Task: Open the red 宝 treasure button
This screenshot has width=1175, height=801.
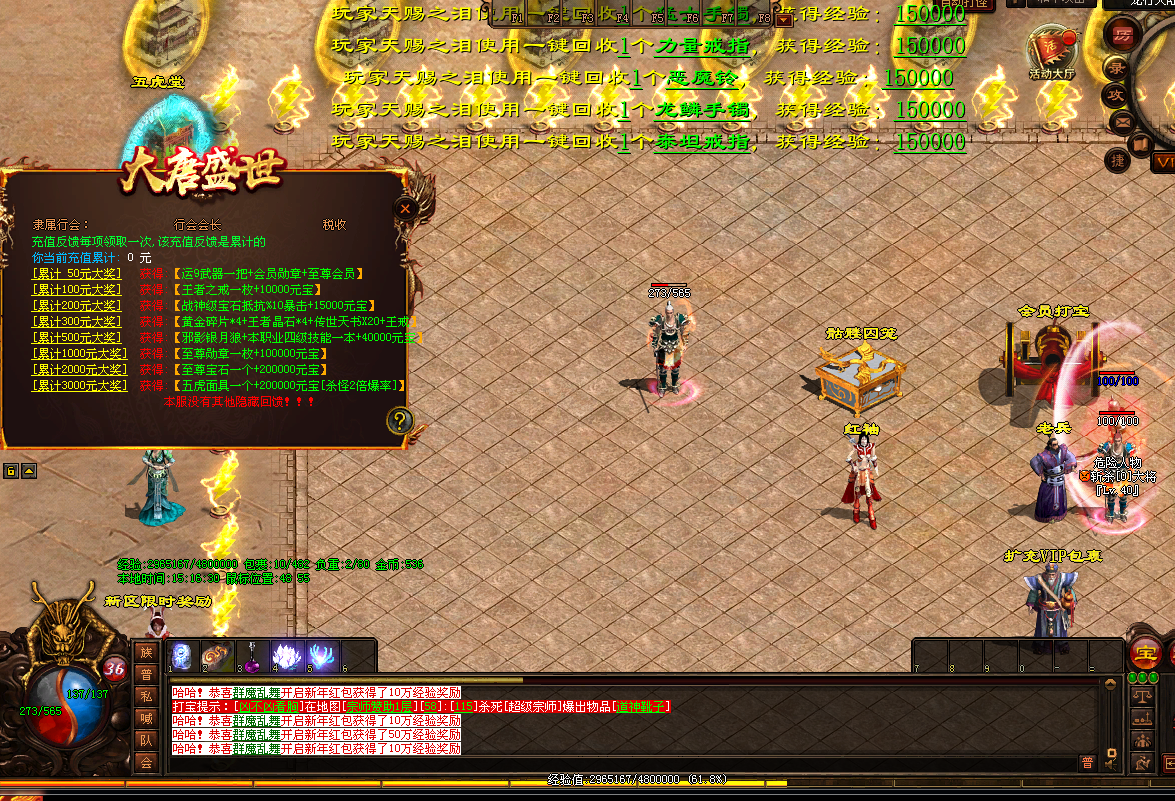Action: [1145, 654]
